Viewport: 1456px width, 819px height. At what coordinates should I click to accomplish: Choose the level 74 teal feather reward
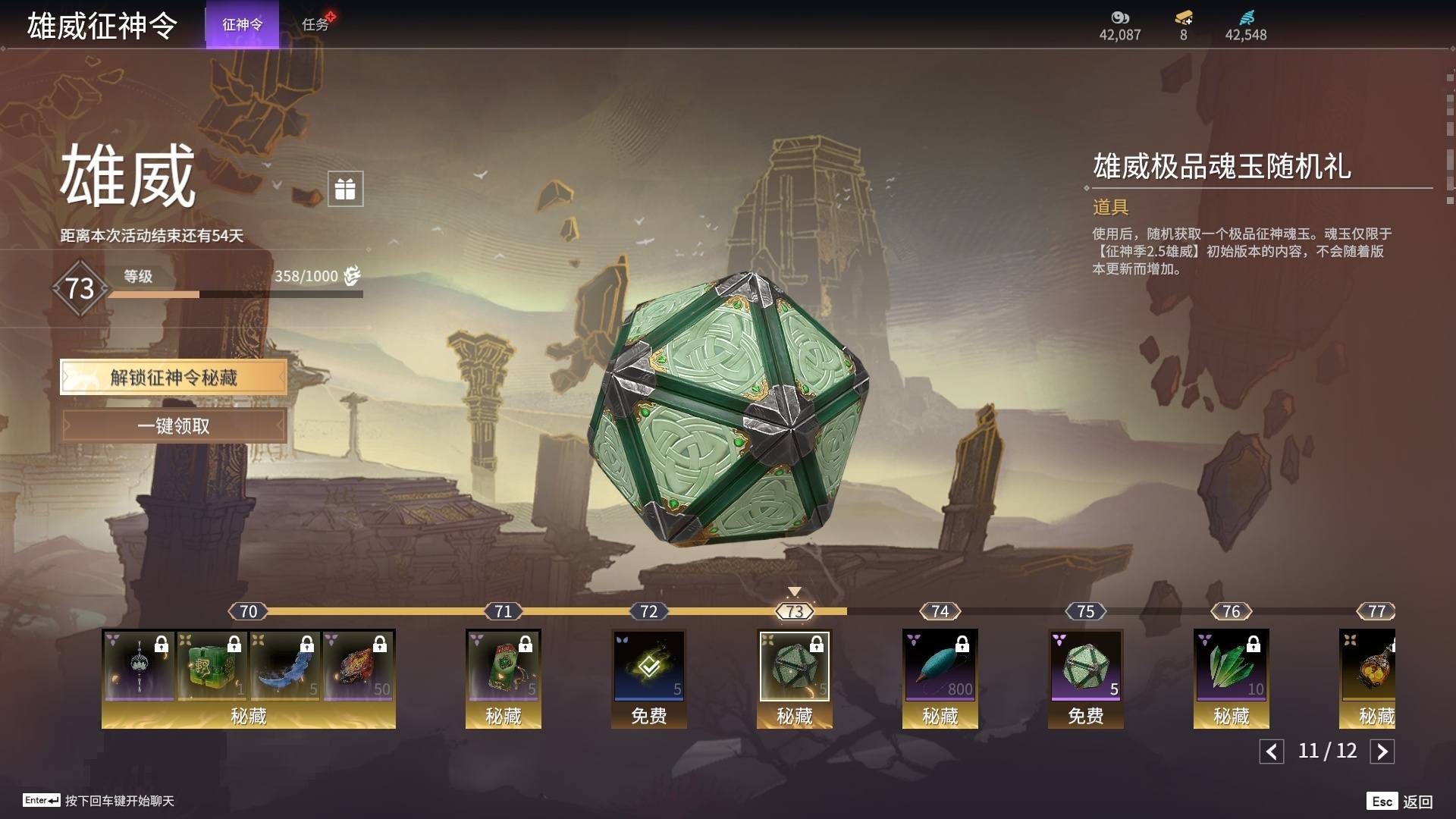click(x=940, y=666)
